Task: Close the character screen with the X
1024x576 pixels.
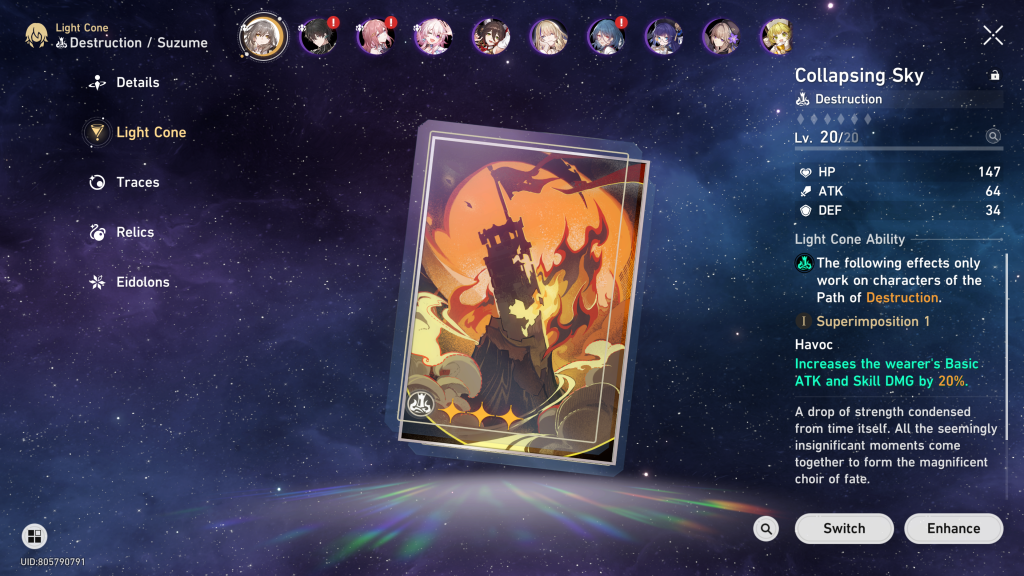Action: (x=993, y=36)
